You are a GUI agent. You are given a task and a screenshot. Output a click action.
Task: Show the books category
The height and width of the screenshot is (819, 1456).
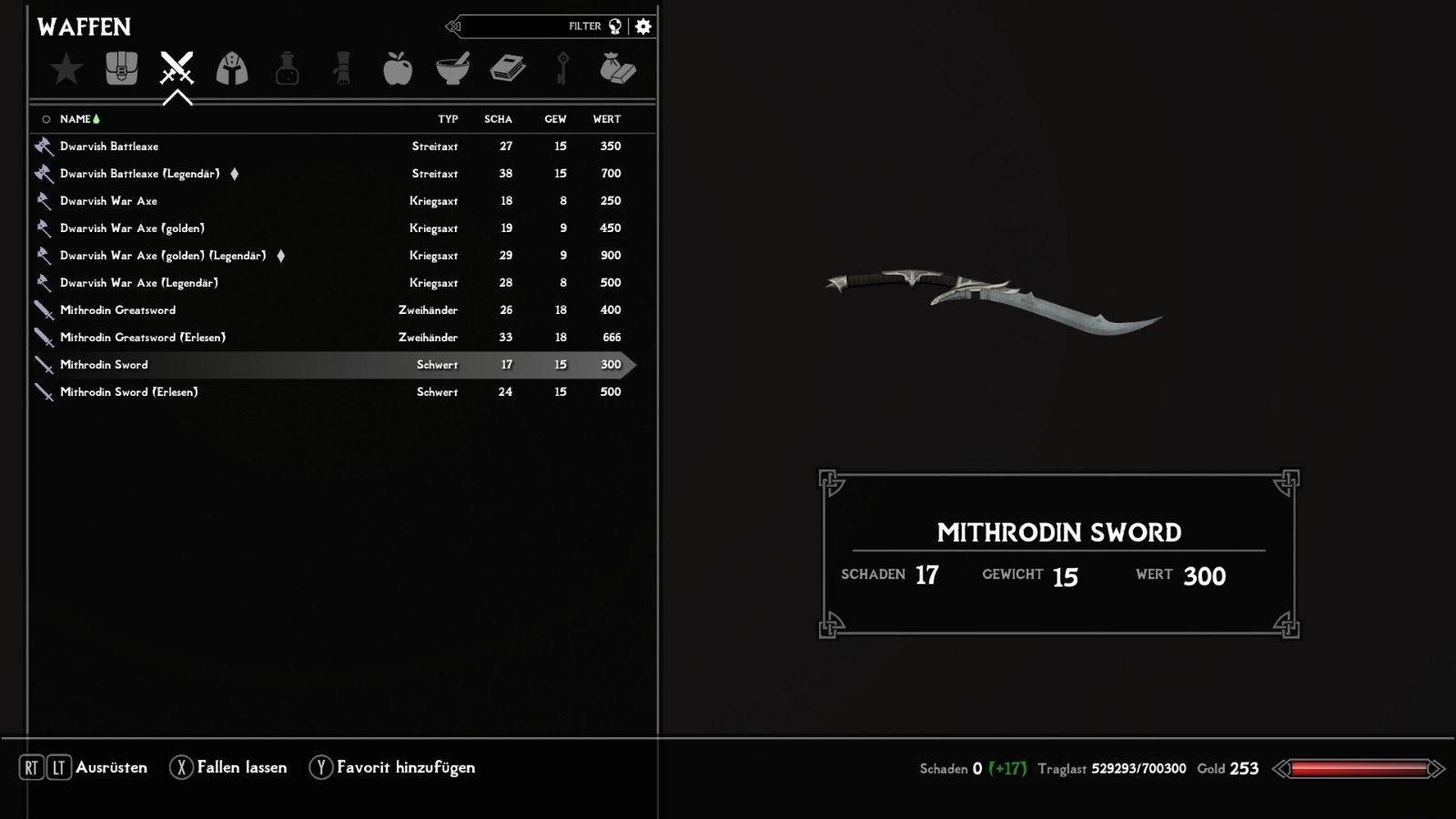[508, 69]
